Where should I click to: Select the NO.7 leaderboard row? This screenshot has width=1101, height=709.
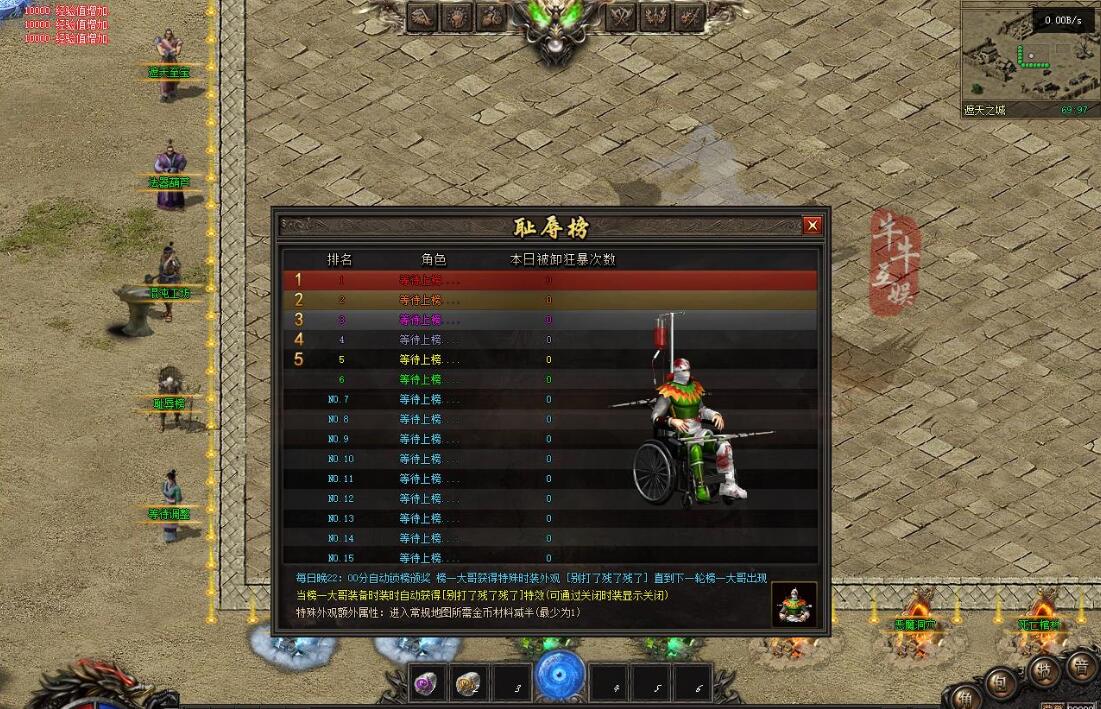coord(548,399)
